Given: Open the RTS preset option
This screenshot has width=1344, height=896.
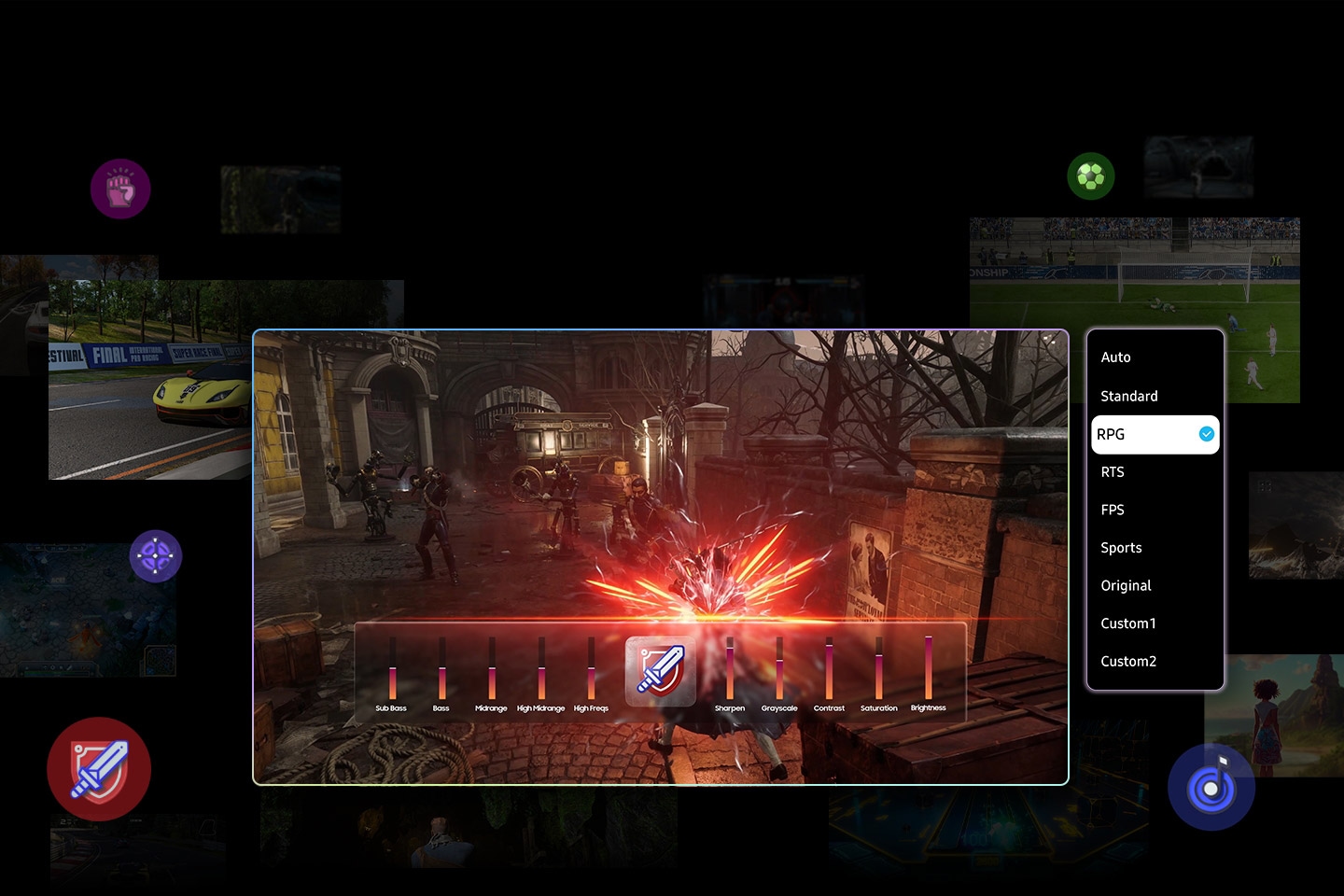Looking at the screenshot, I should [x=1113, y=471].
